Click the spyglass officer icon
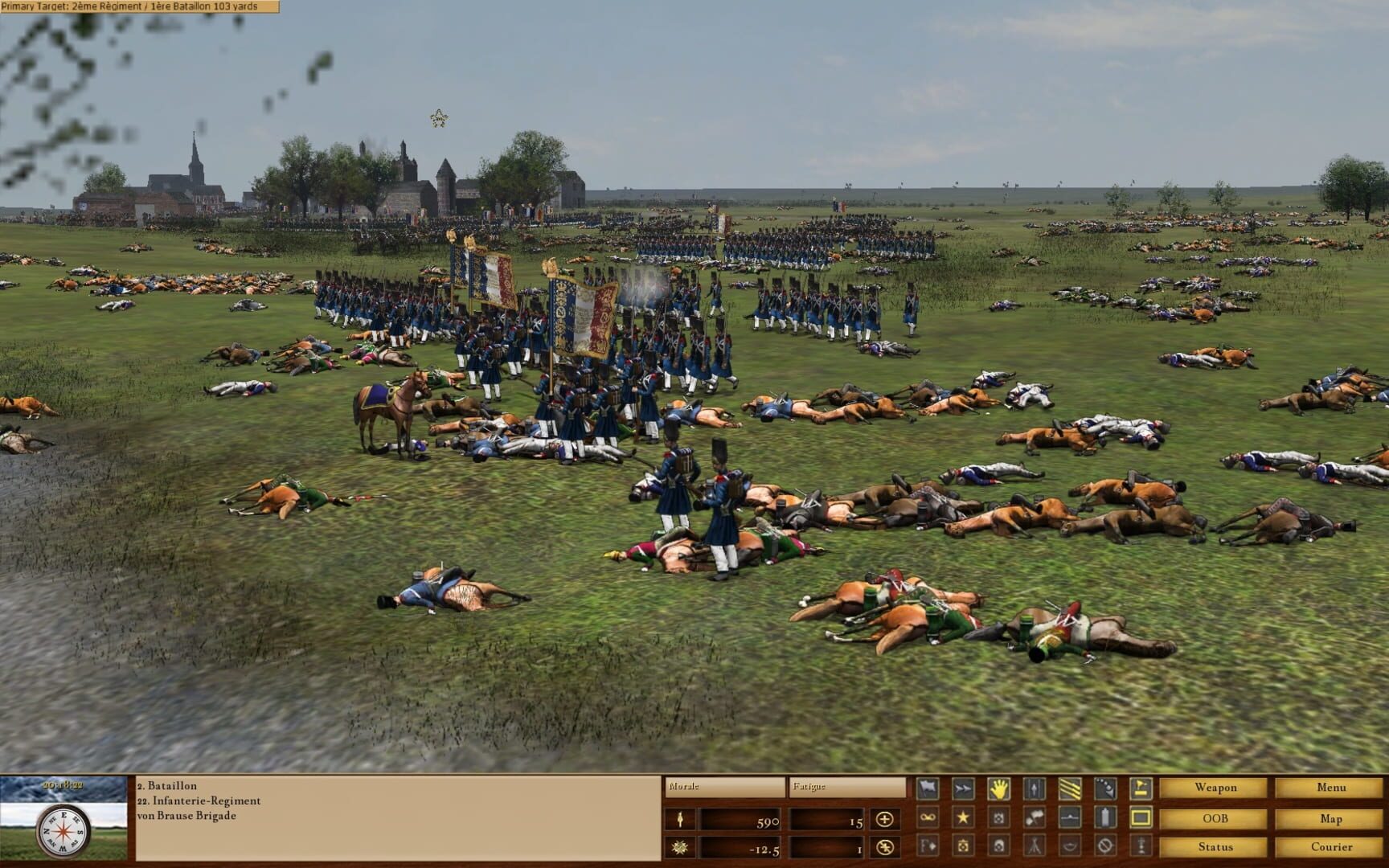This screenshot has width=1389, height=868. (x=1141, y=847)
